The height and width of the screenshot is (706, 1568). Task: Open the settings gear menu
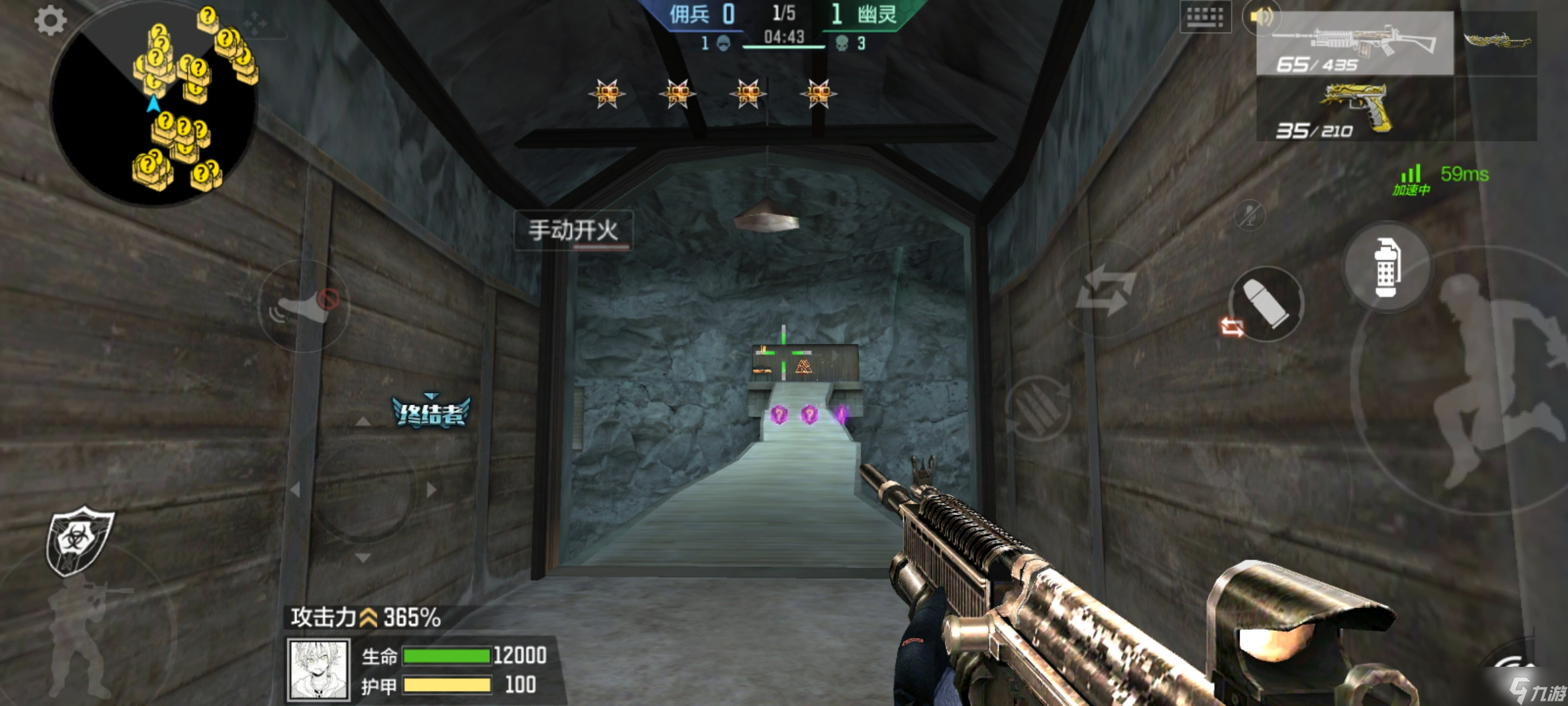50,21
